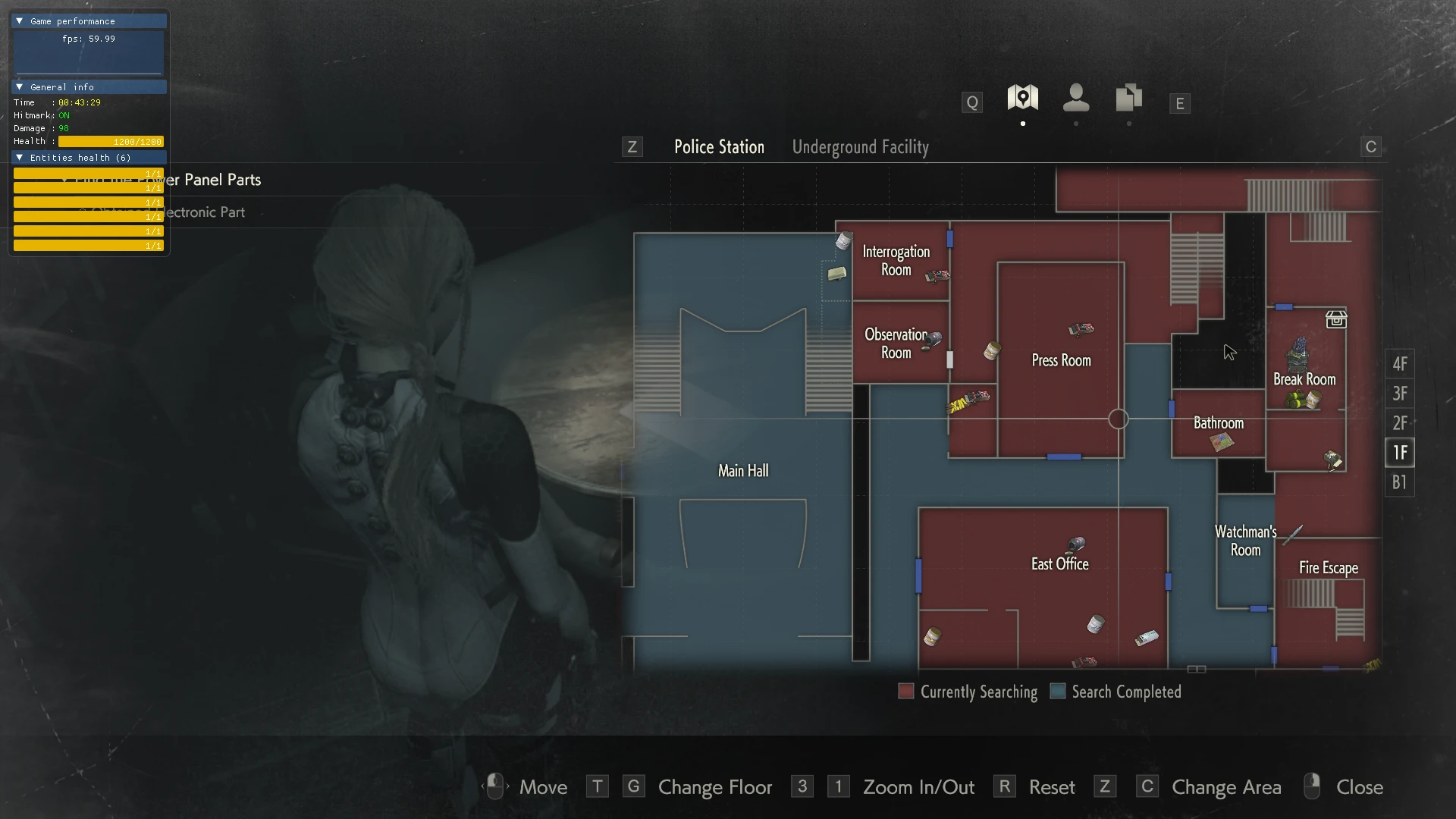1456x819 pixels.
Task: Switch to the Police Station area tab
Action: click(x=719, y=147)
